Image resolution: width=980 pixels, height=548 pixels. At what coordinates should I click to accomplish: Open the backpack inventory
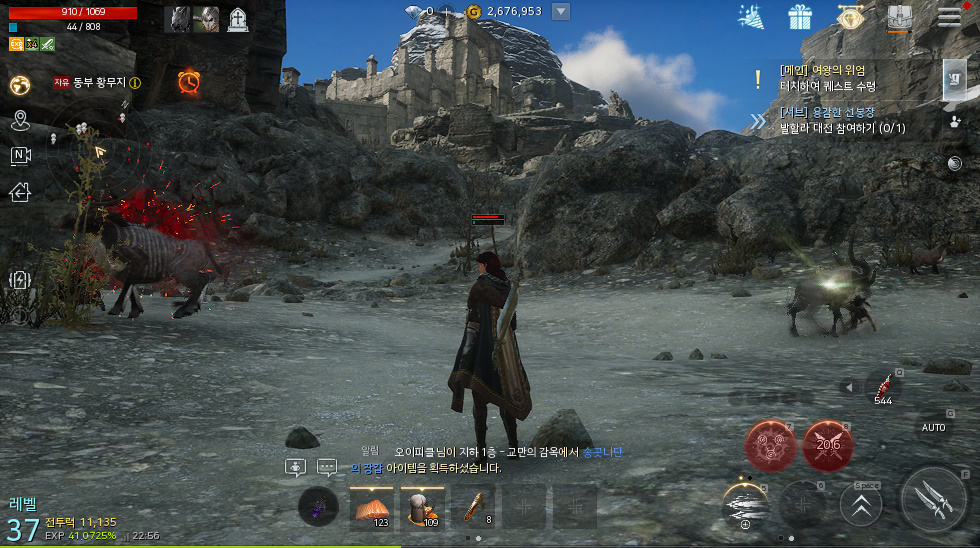pos(898,17)
